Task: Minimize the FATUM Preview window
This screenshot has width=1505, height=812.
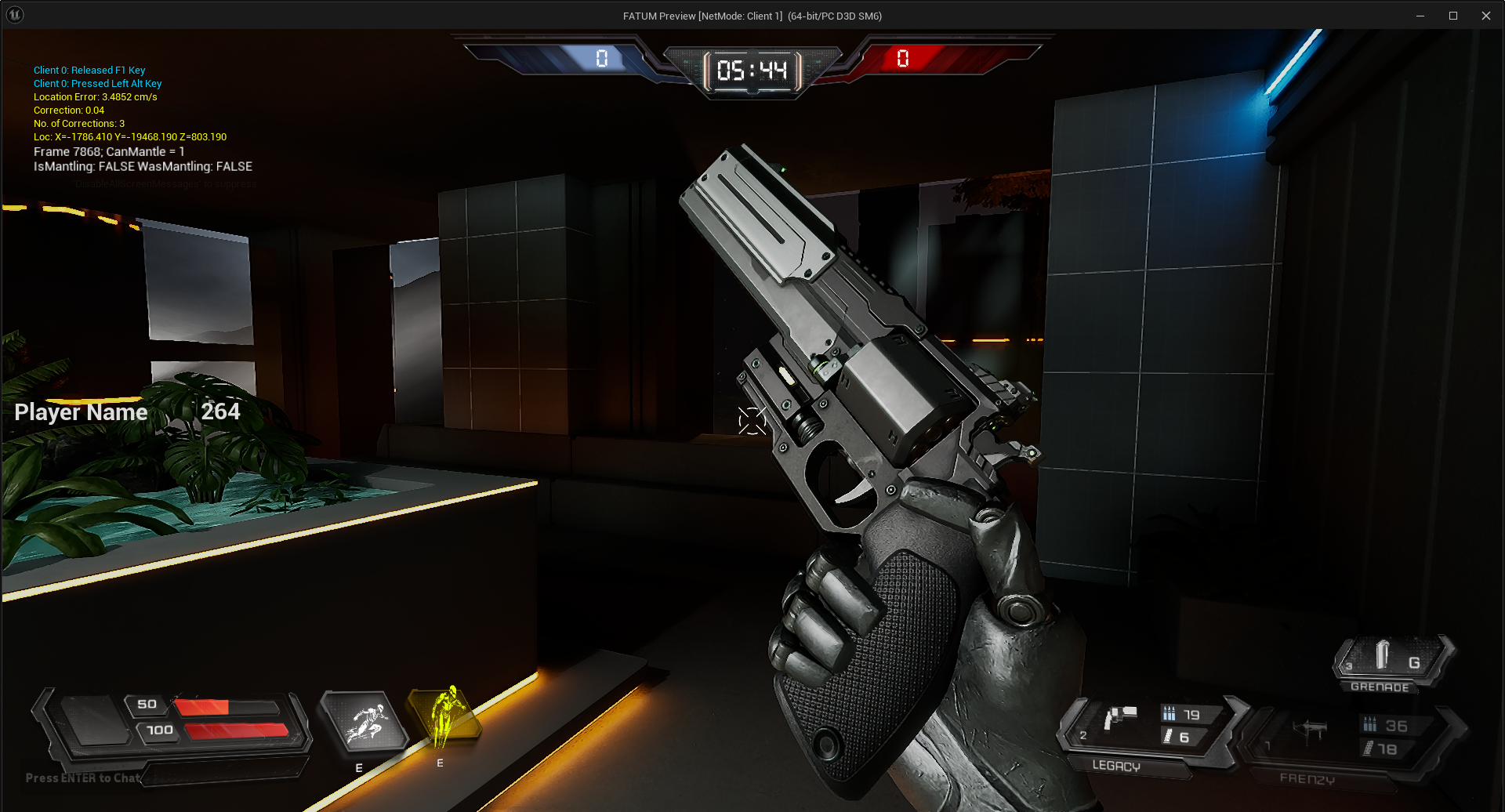Action: point(1420,16)
